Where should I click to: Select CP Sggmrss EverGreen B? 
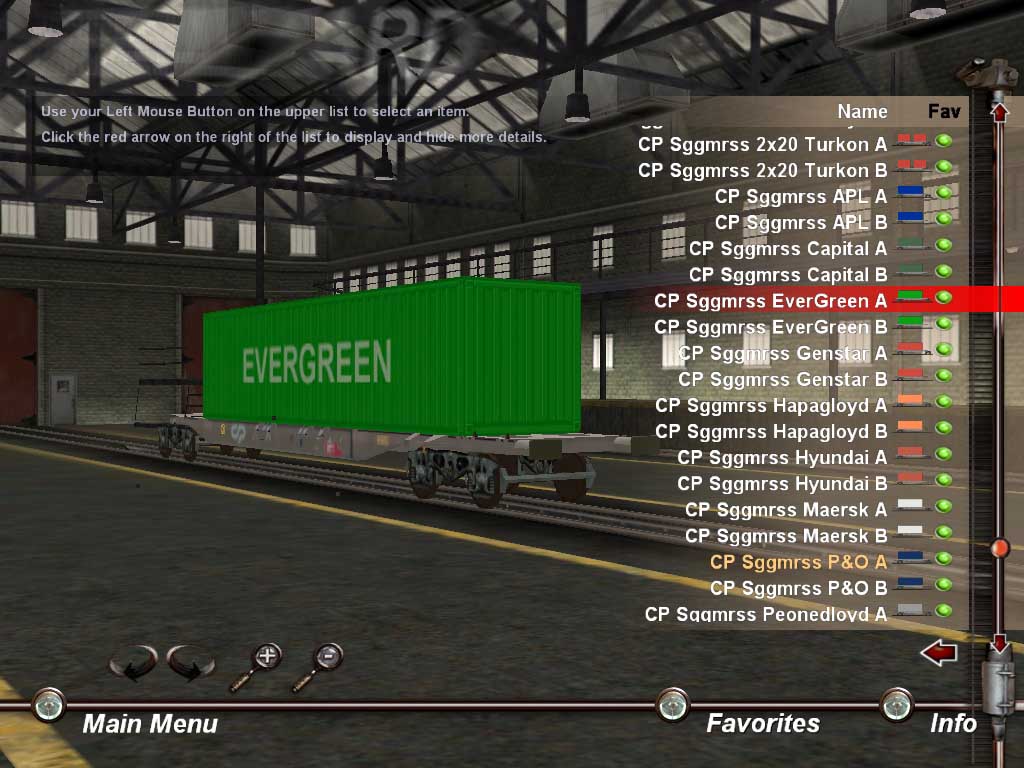tap(770, 327)
